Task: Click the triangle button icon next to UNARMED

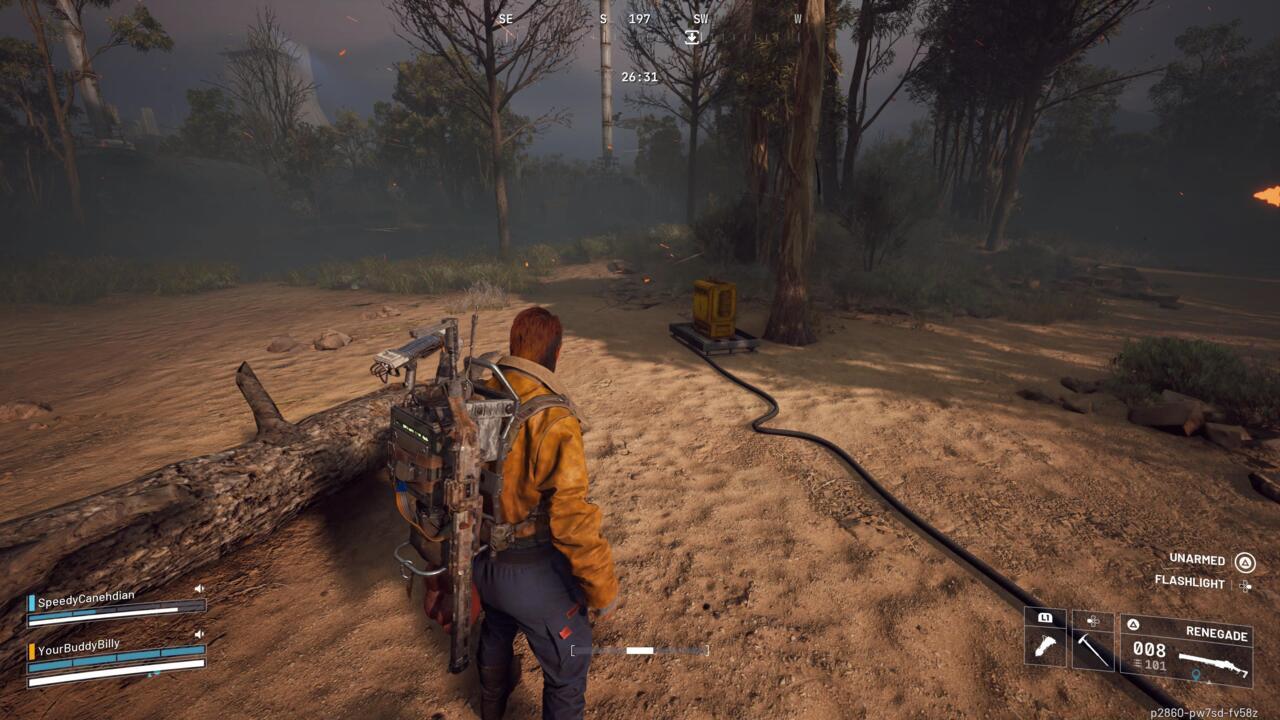Action: [1244, 562]
